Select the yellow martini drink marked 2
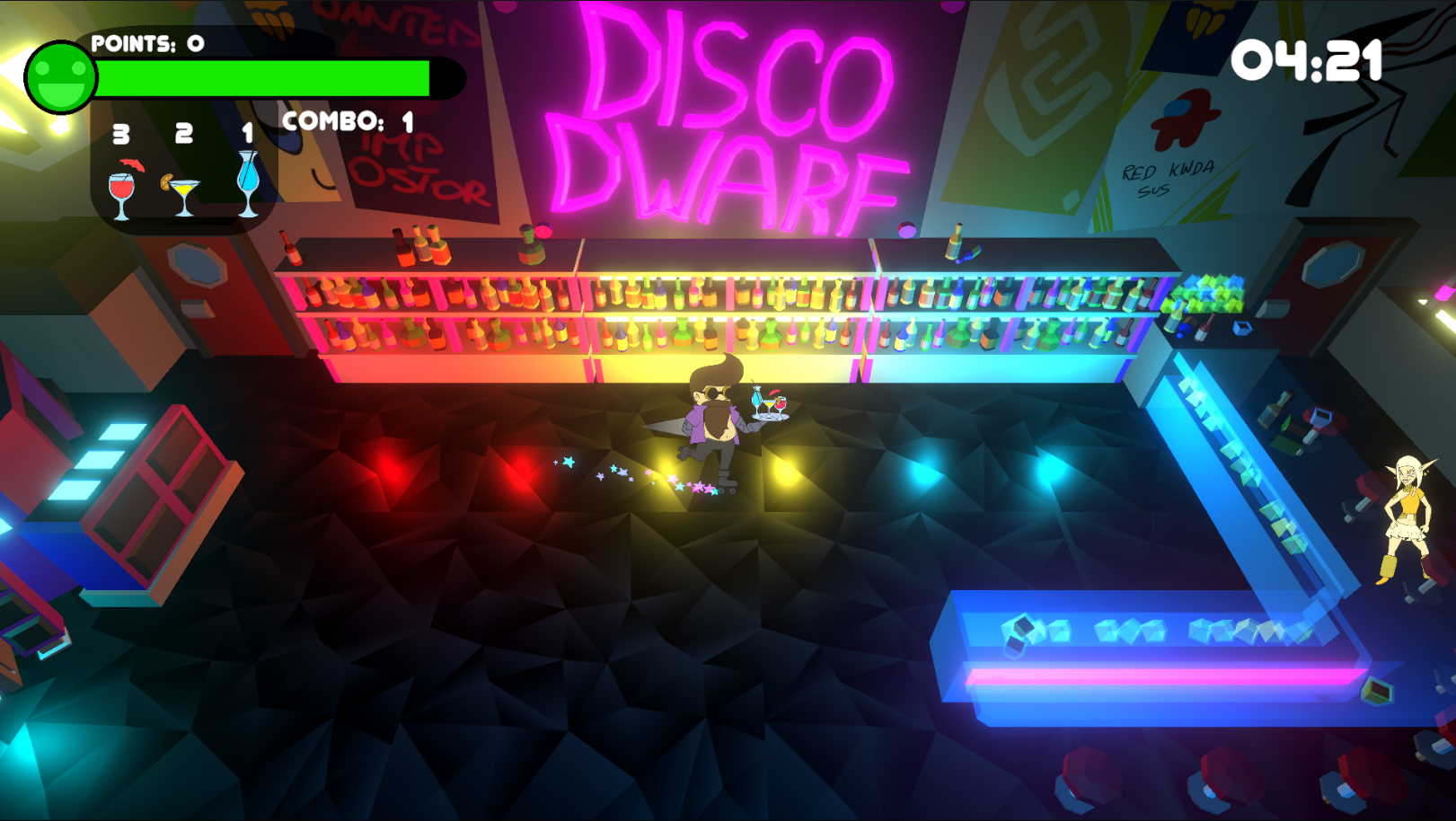This screenshot has width=1456, height=821. click(184, 189)
